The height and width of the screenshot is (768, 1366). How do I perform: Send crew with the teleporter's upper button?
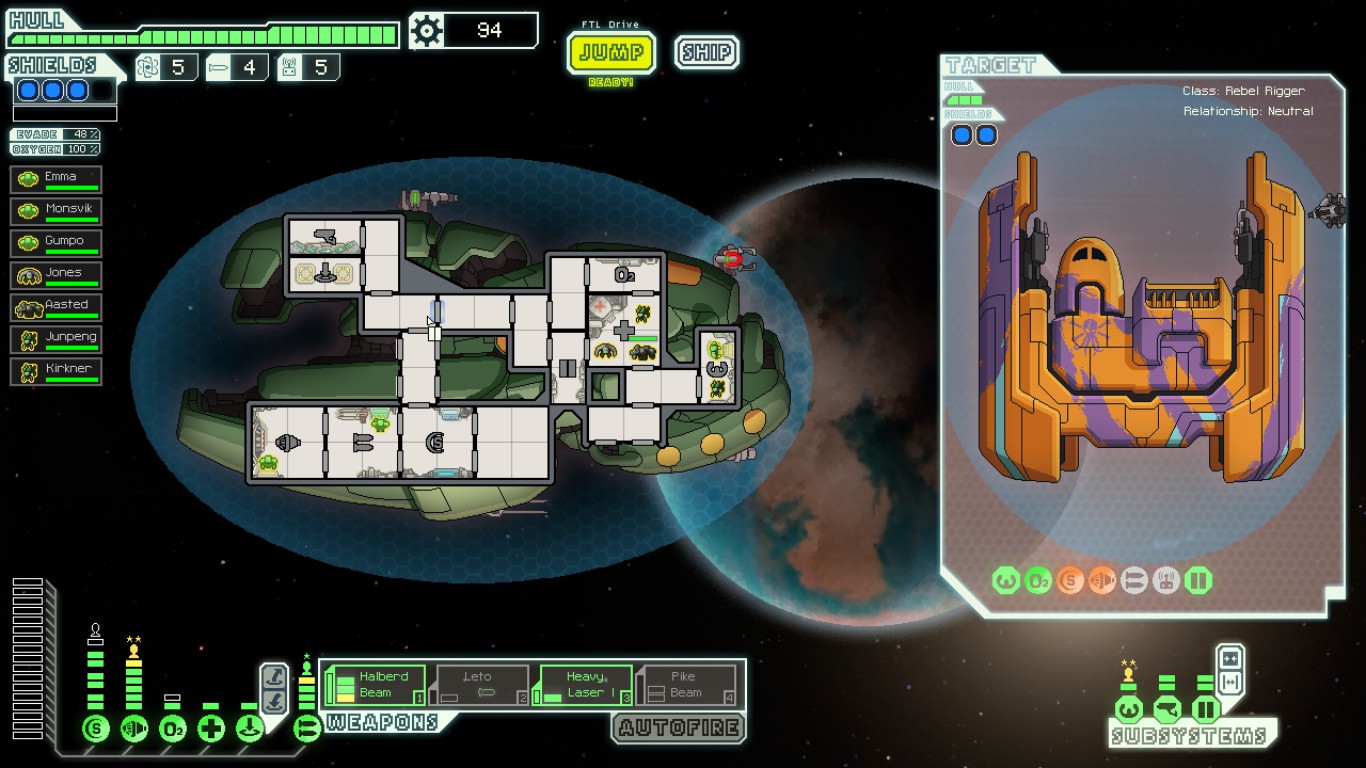pyautogui.click(x=273, y=677)
